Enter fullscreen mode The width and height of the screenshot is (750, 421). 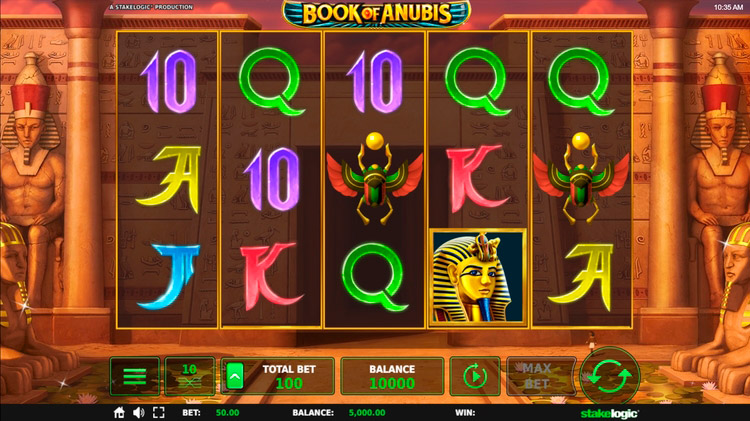pyautogui.click(x=158, y=412)
